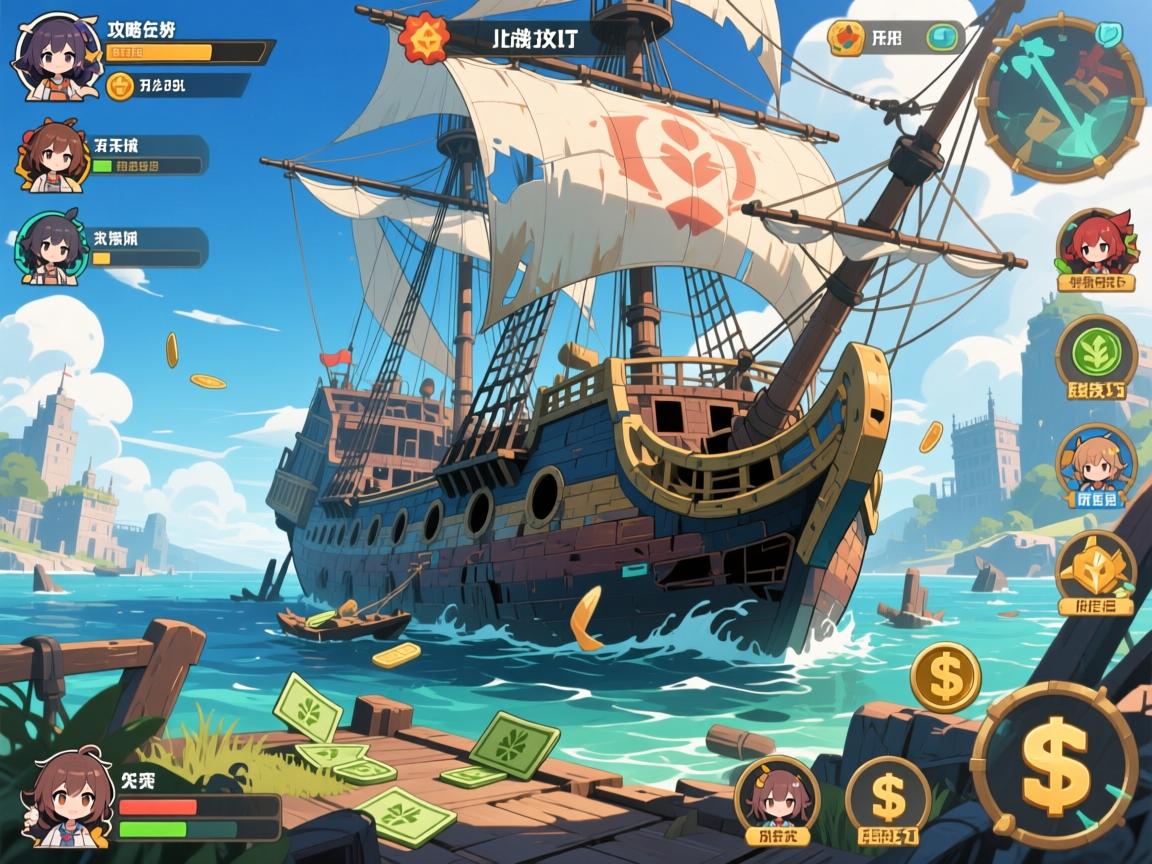Open the golden crown icon button
The image size is (1152, 864).
click(x=1094, y=567)
